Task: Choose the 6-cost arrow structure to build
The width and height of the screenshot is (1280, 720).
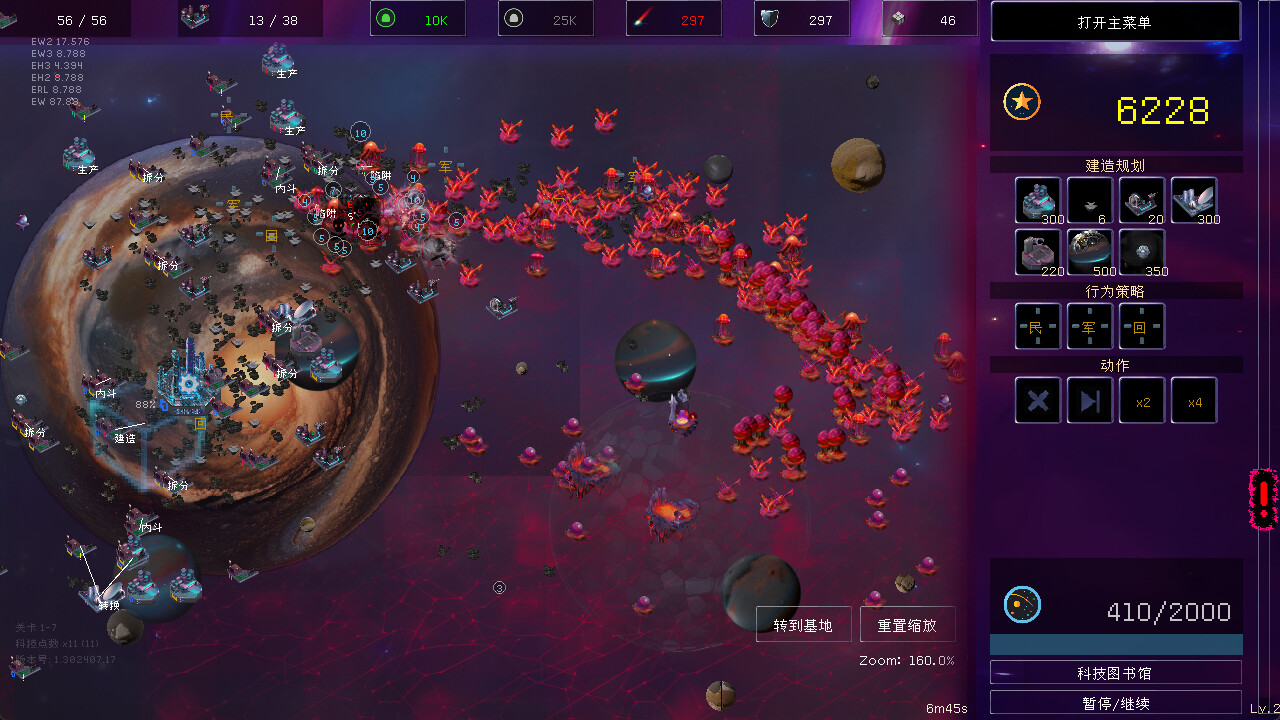Action: (1089, 200)
